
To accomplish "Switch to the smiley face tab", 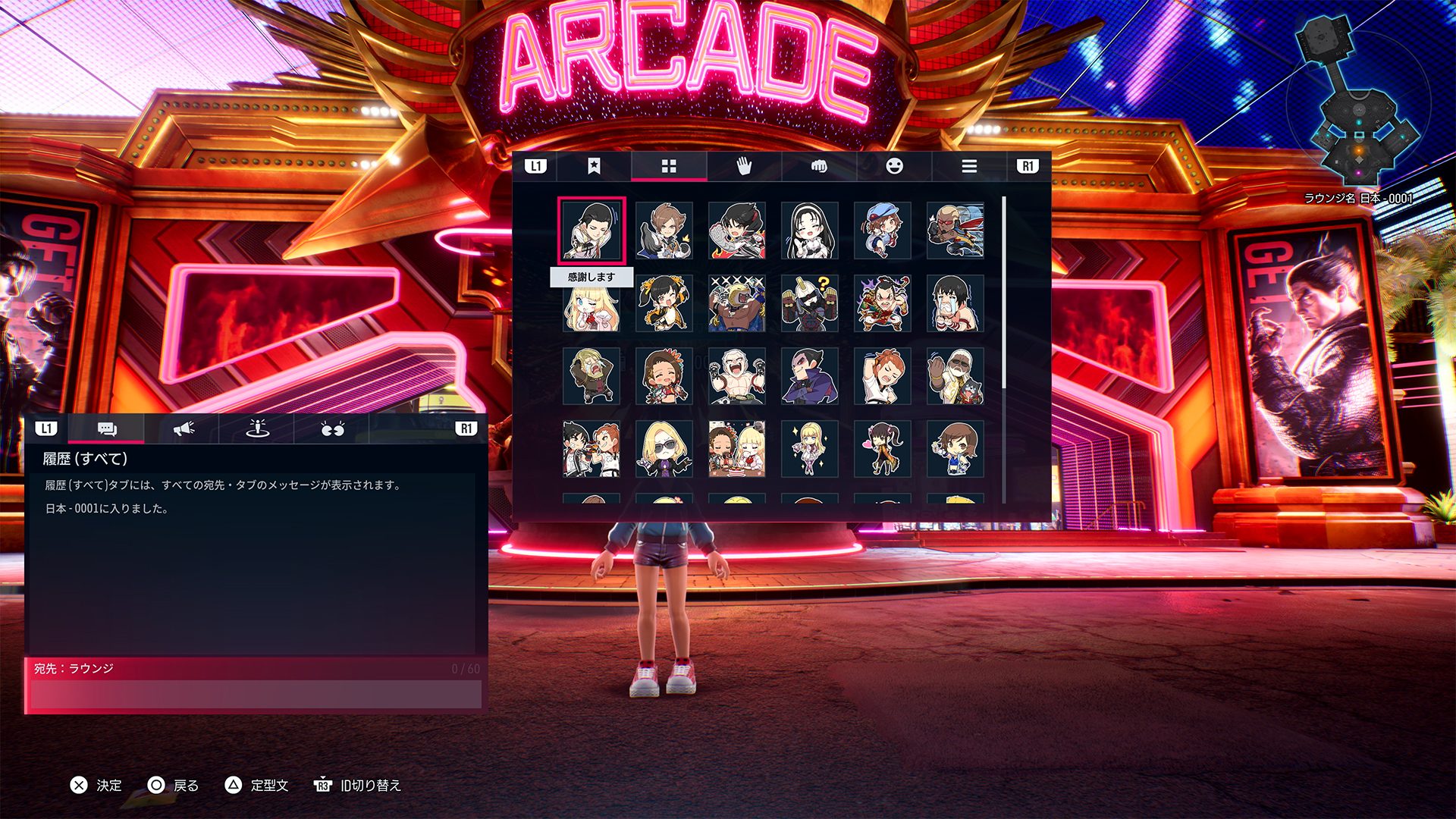I will click(894, 166).
